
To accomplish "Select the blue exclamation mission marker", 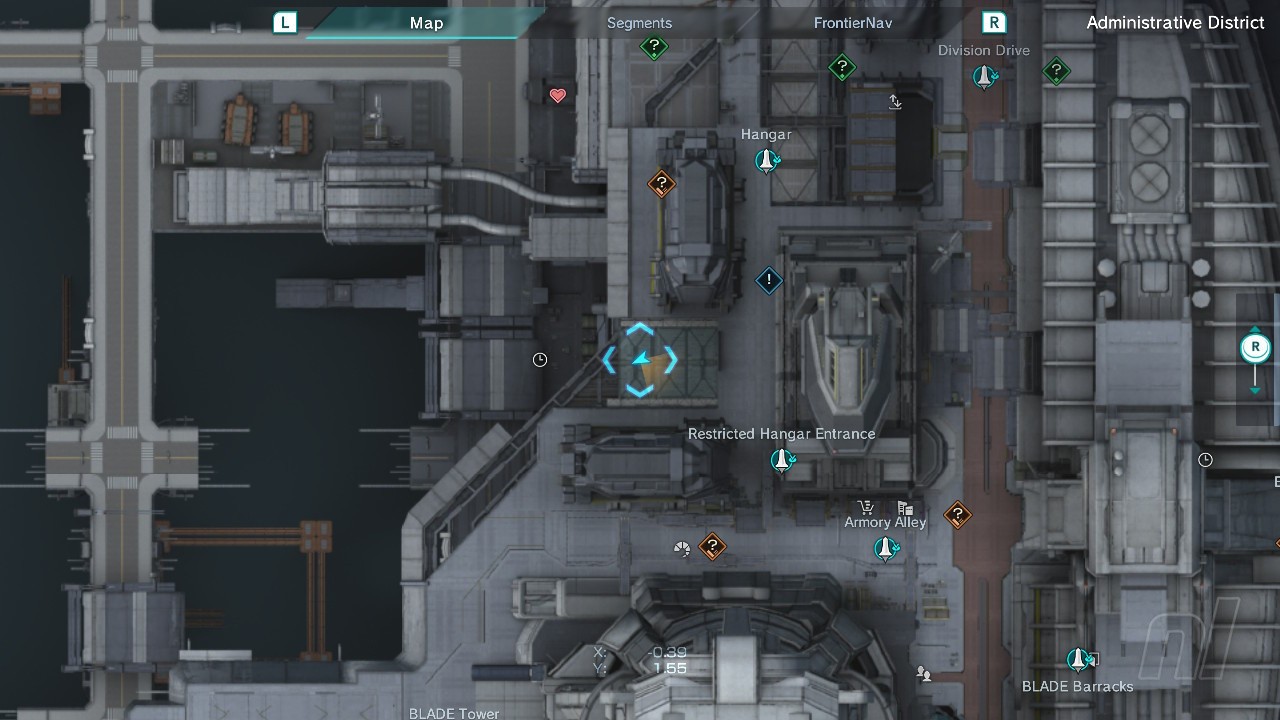I will click(x=768, y=281).
